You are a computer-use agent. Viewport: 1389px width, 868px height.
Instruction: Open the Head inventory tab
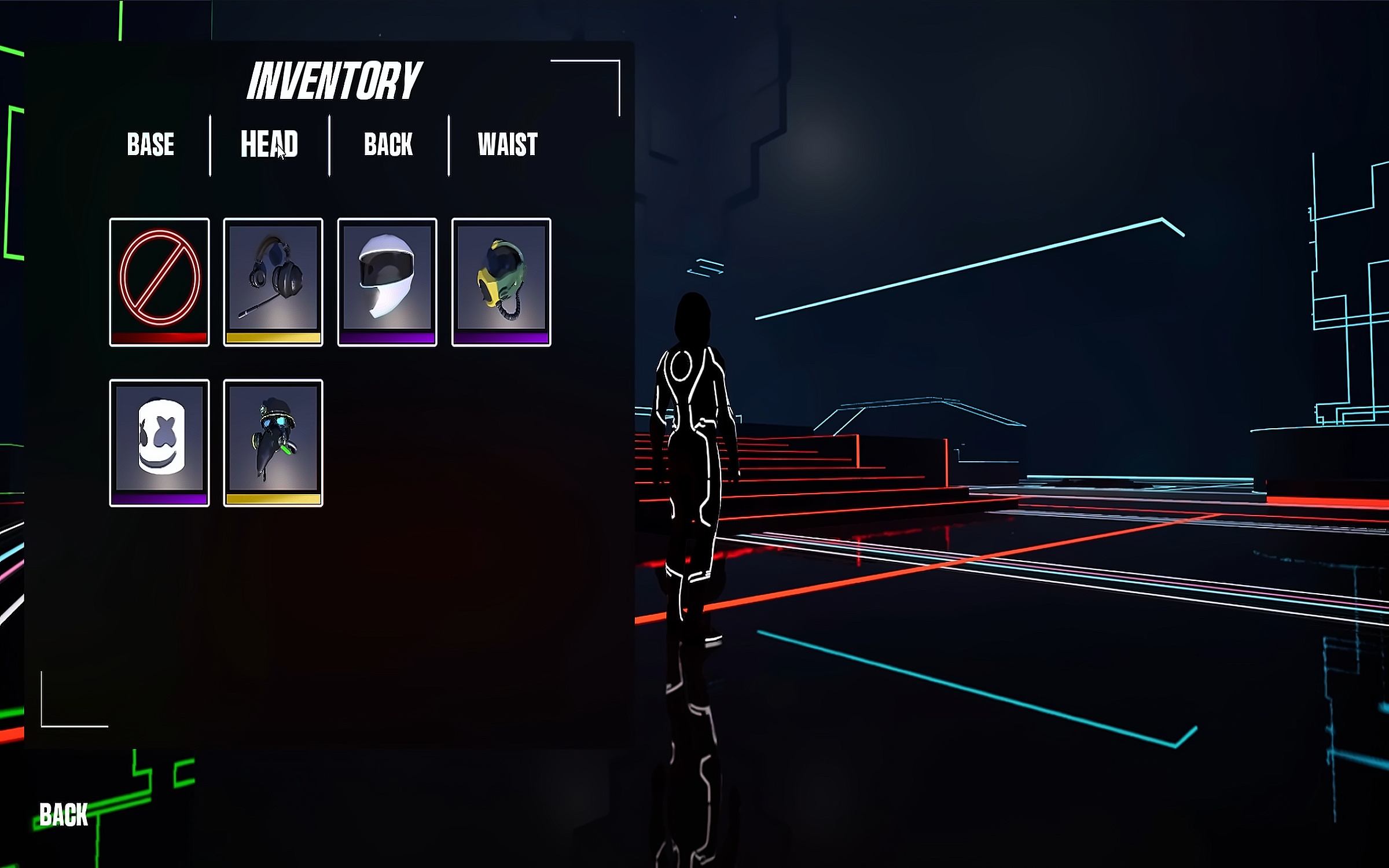tap(269, 145)
